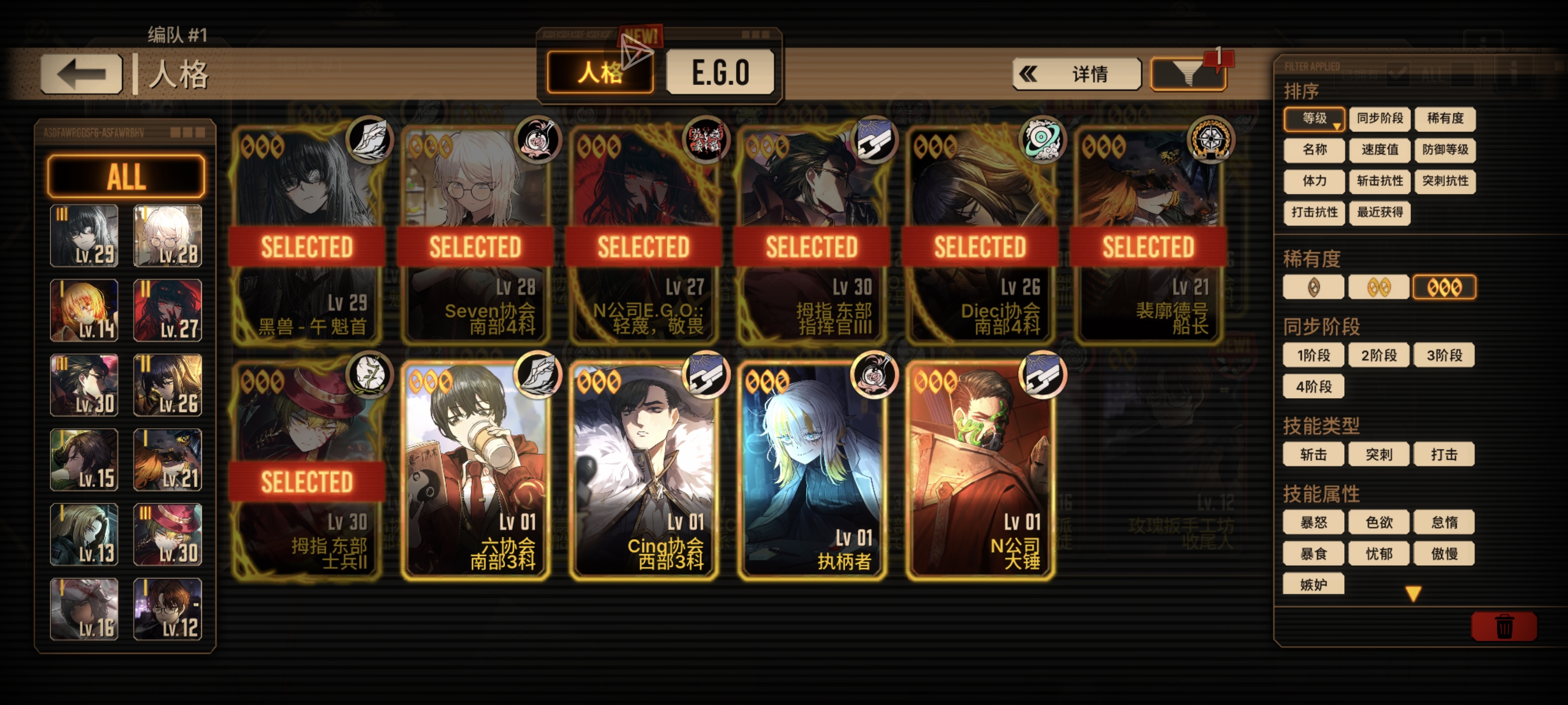Viewport: 1568px width, 705px height.
Task: Filter skill attribute 暴怒
Action: click(x=1313, y=522)
